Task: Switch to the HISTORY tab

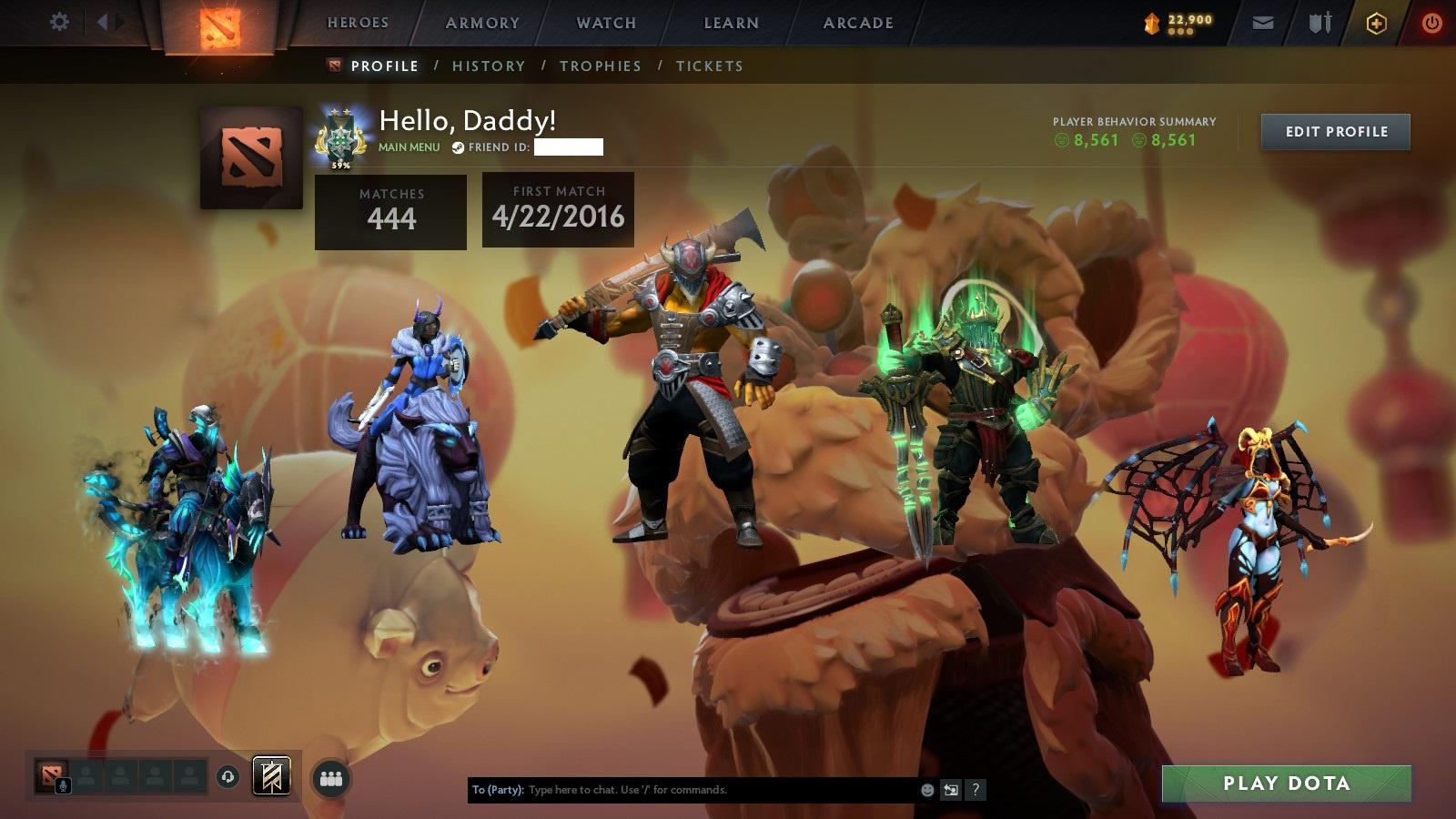Action: tap(489, 66)
